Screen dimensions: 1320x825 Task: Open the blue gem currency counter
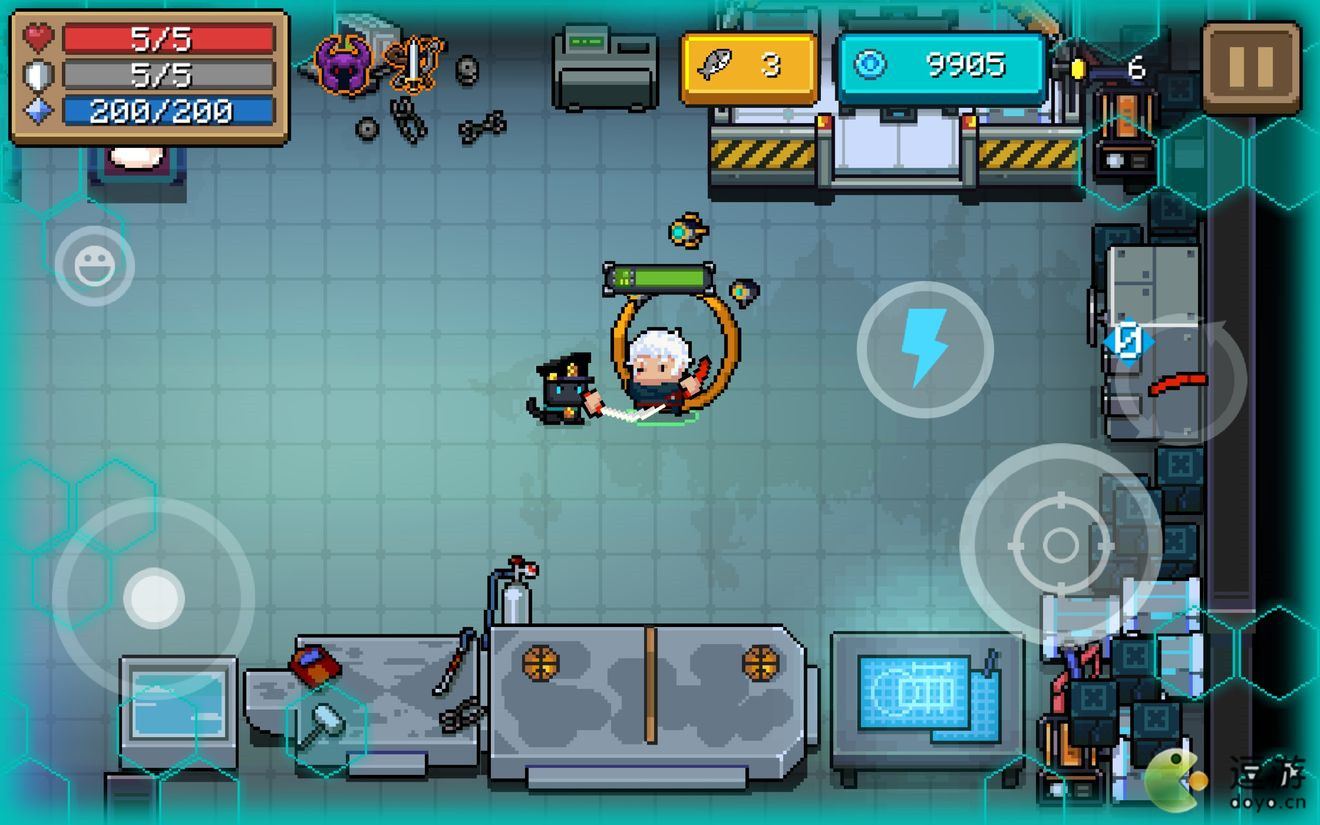click(941, 67)
